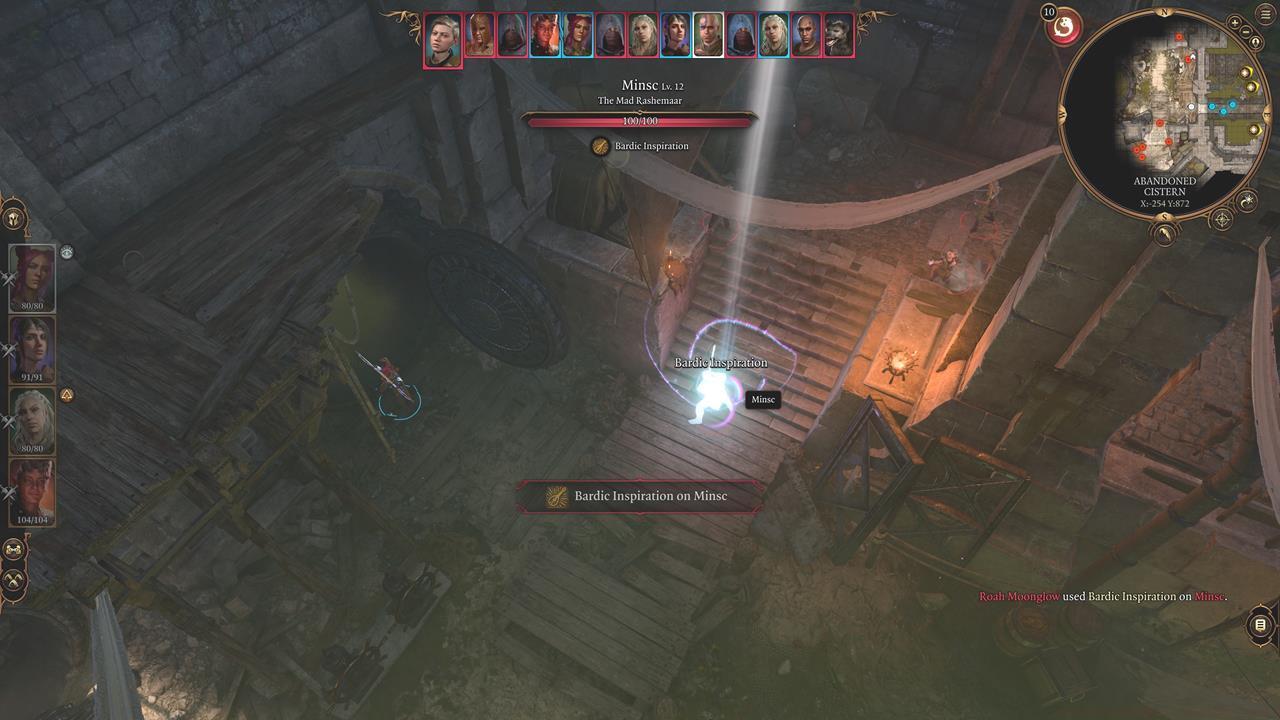The height and width of the screenshot is (720, 1280).
Task: Click Minsc's 100/100 health bar
Action: coord(640,122)
